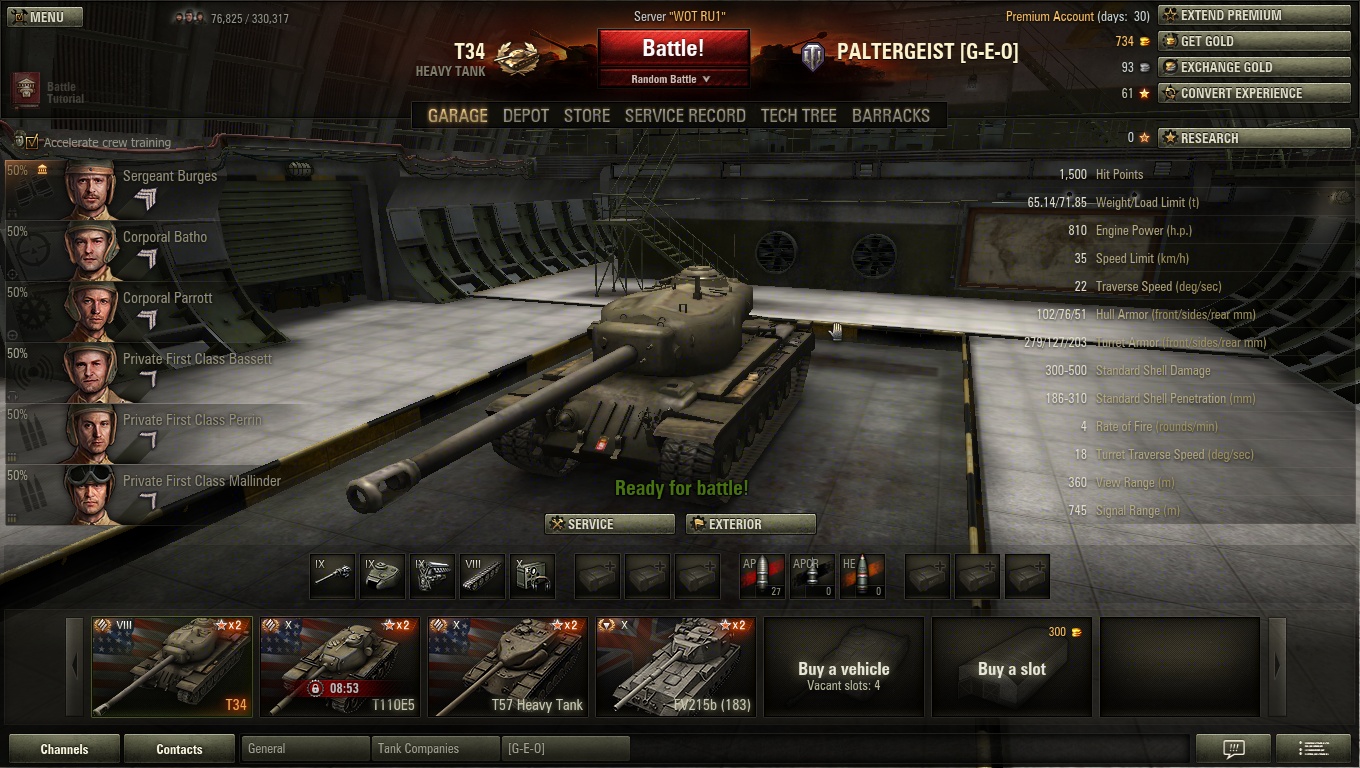Open the STORE tab
This screenshot has height=768, width=1360.
pos(586,116)
